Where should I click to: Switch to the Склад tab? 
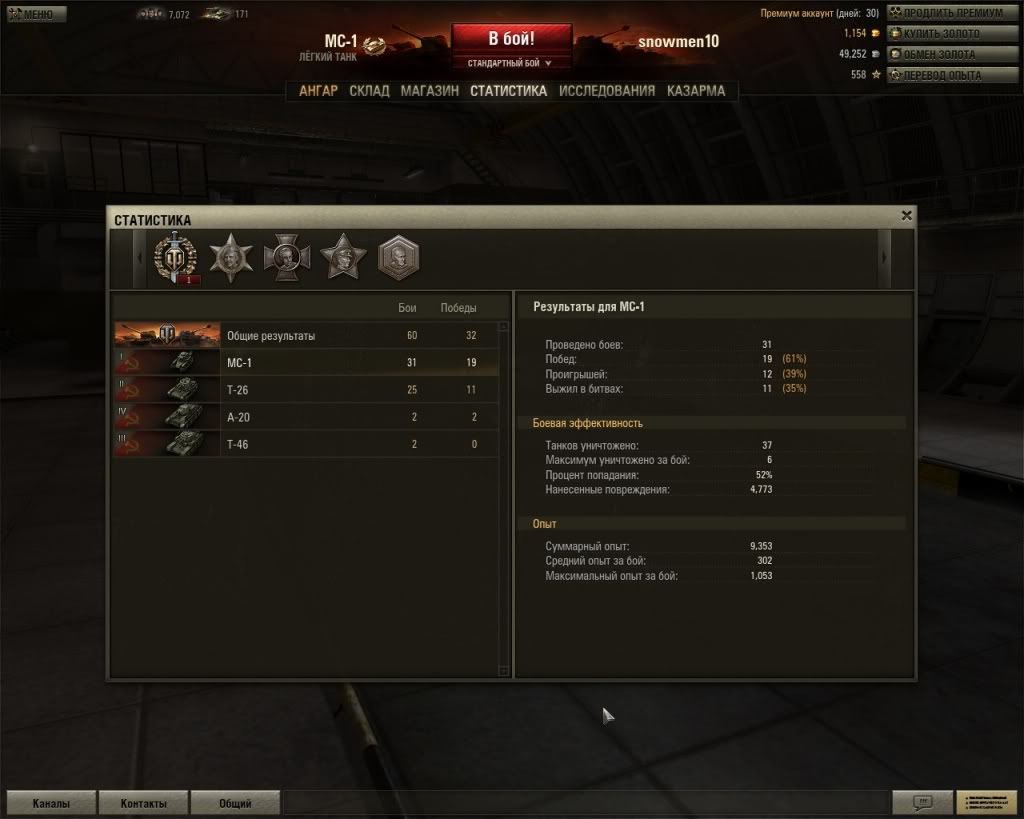point(369,91)
